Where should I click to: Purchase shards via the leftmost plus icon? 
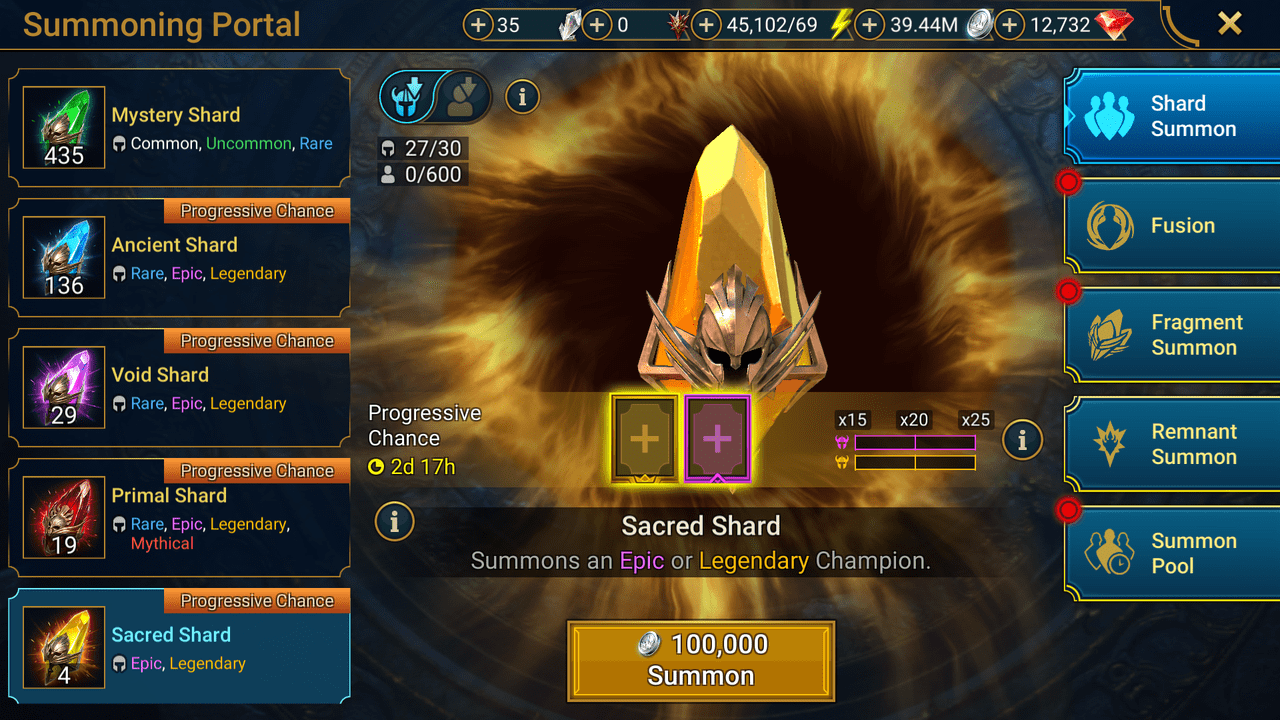click(x=480, y=25)
